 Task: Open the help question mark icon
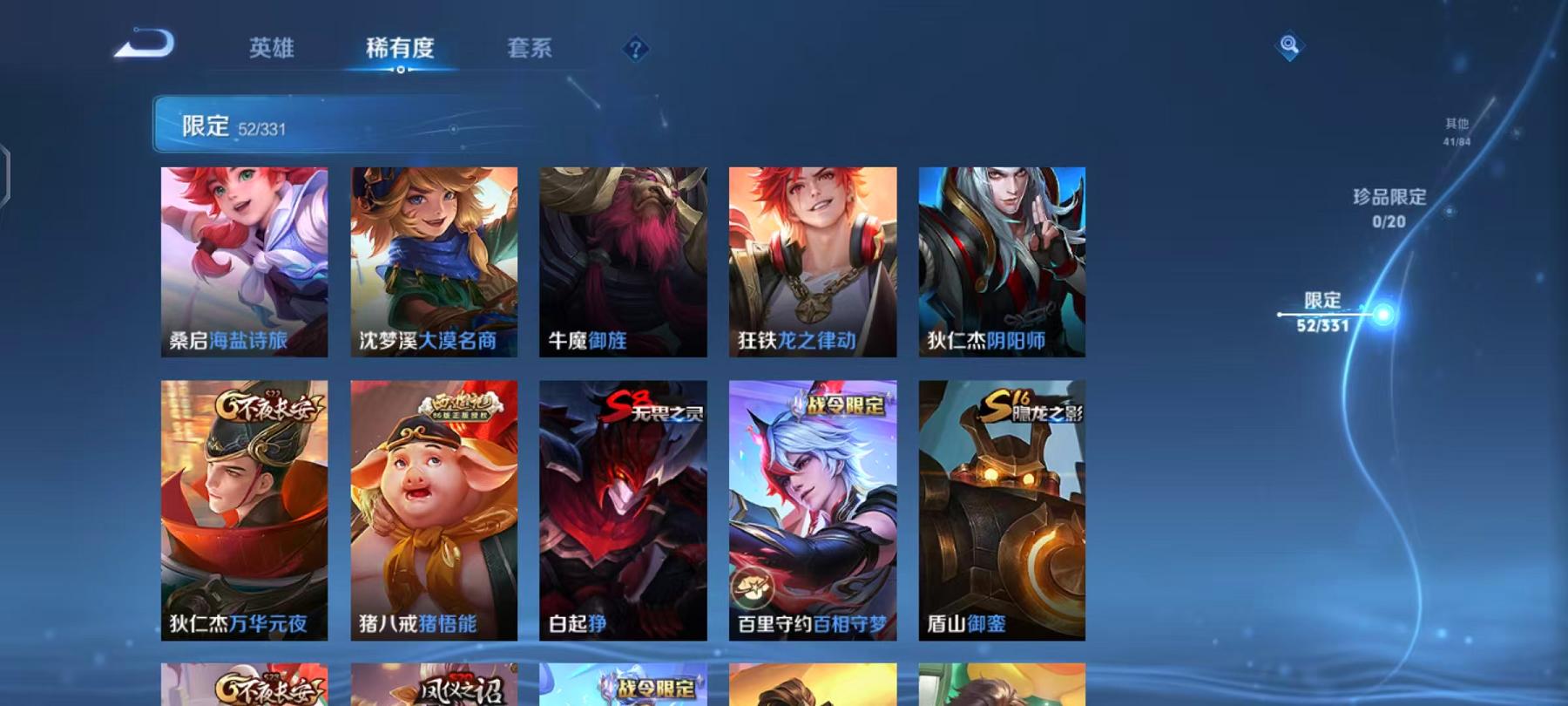[x=637, y=49]
